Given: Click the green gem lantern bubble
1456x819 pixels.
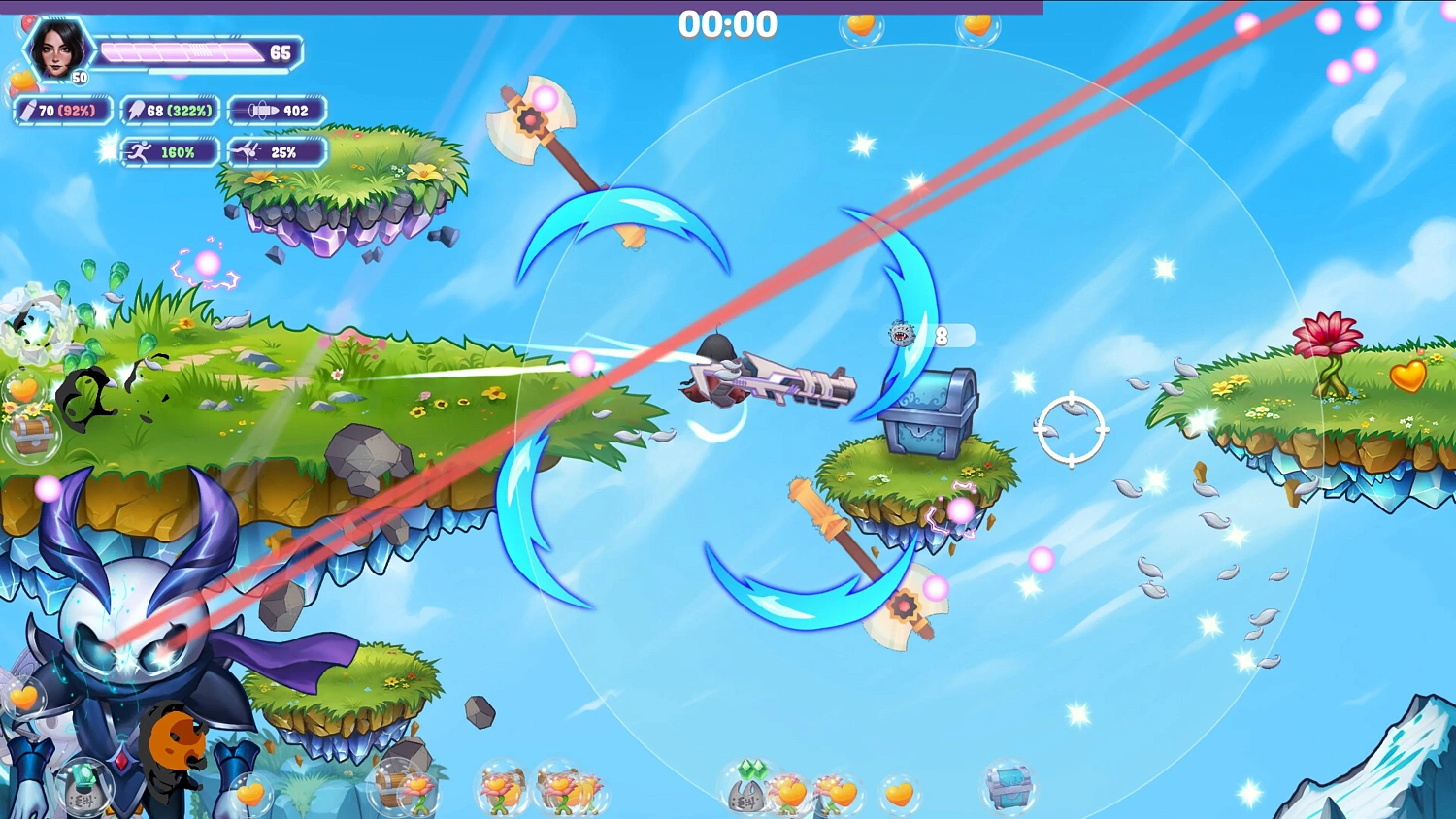Looking at the screenshot, I should tap(85, 784).
